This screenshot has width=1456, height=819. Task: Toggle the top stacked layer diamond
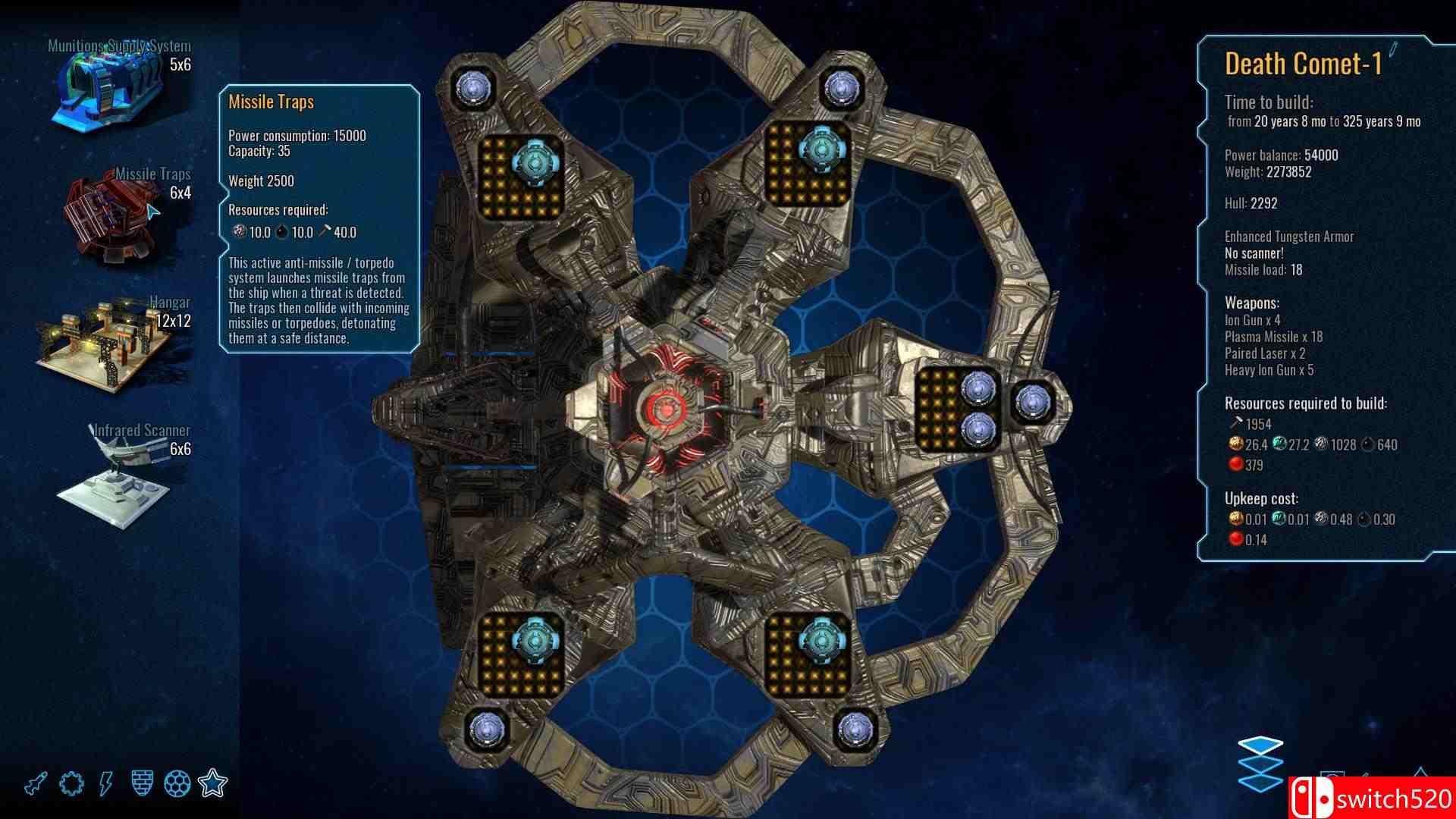click(1260, 745)
